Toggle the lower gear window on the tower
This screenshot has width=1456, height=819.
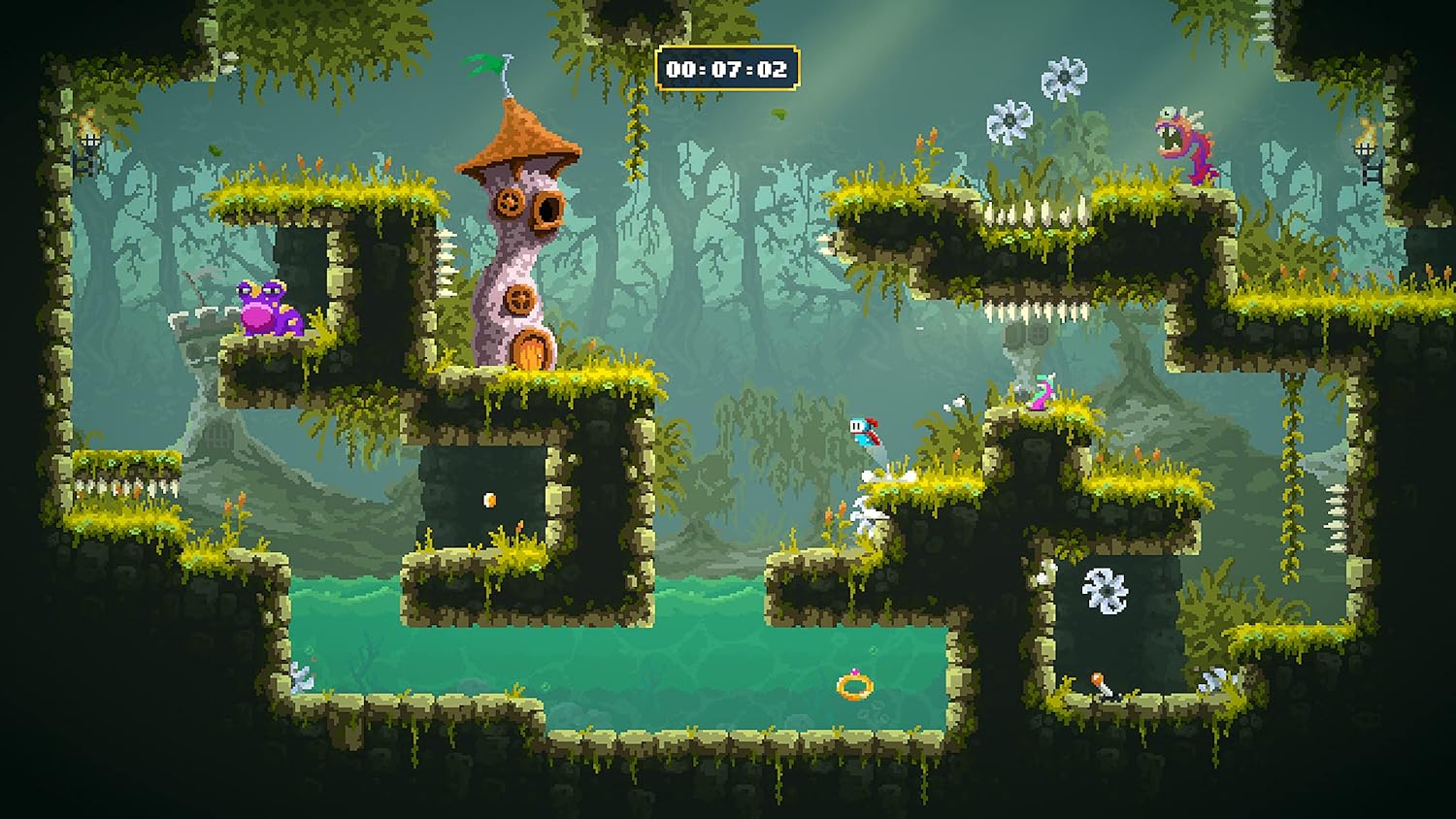tap(521, 301)
